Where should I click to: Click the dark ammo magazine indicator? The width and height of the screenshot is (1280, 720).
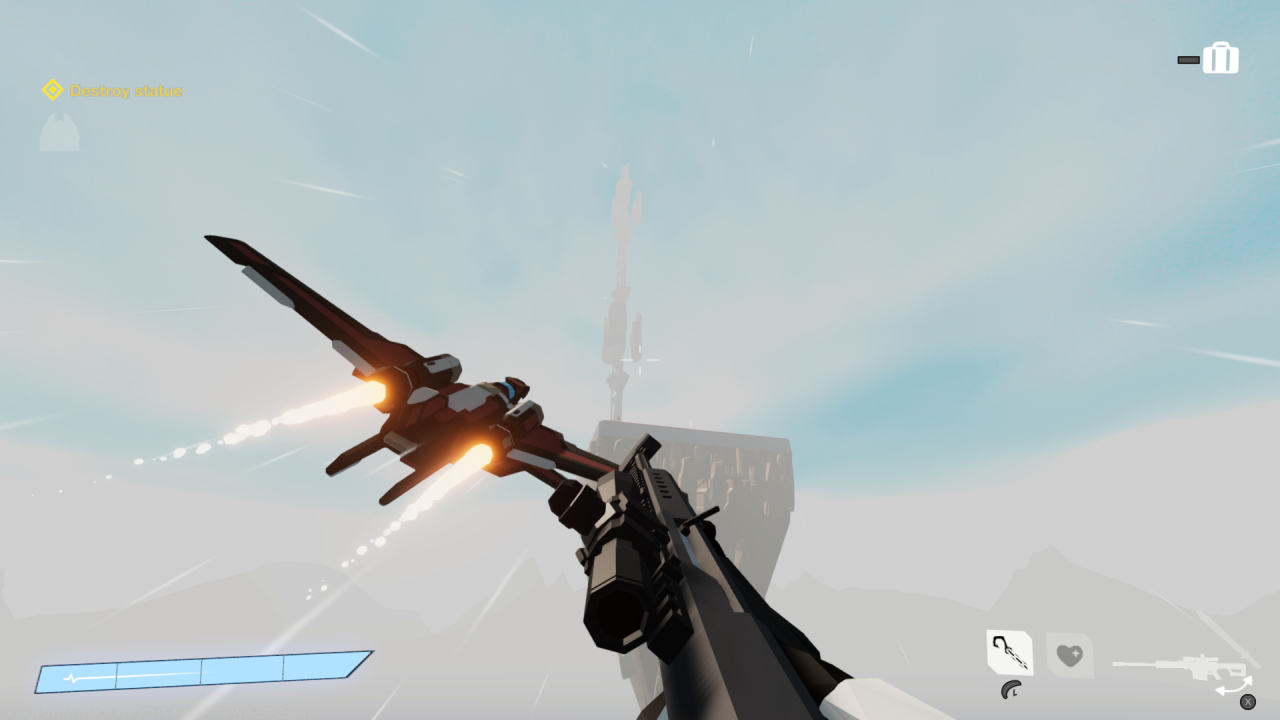1188,58
